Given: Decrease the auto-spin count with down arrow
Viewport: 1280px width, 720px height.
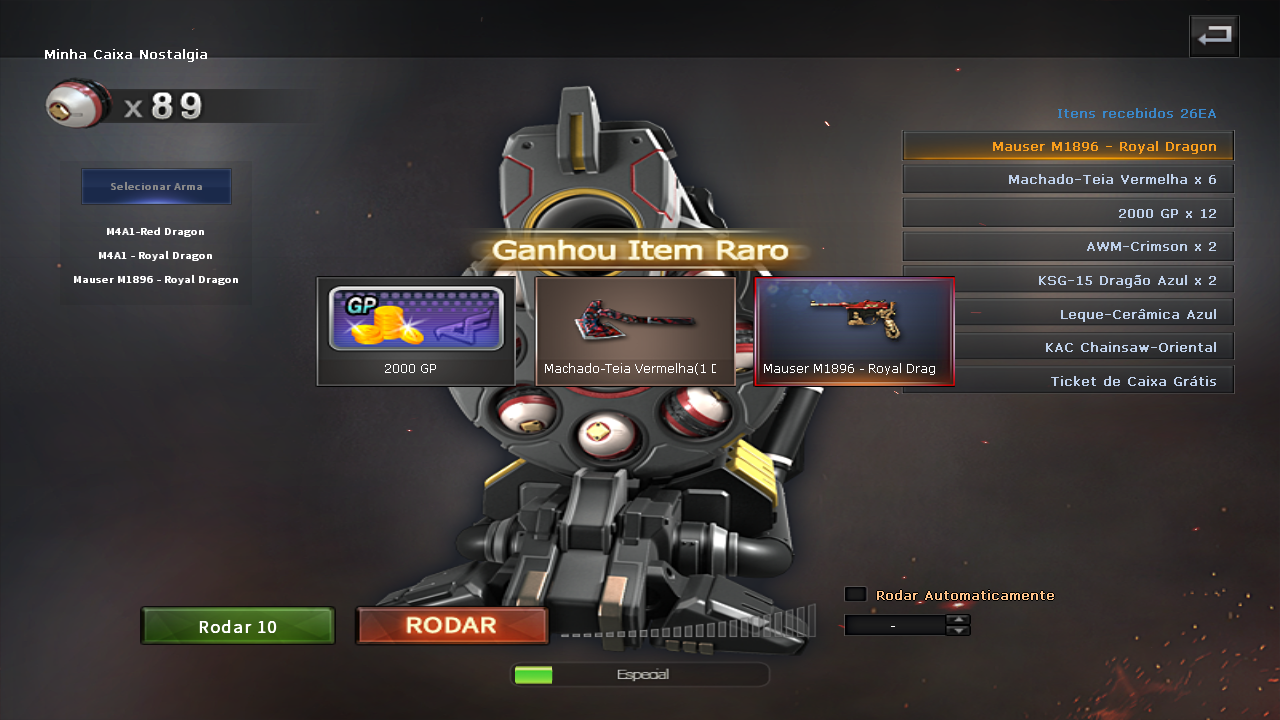Looking at the screenshot, I should [x=958, y=631].
